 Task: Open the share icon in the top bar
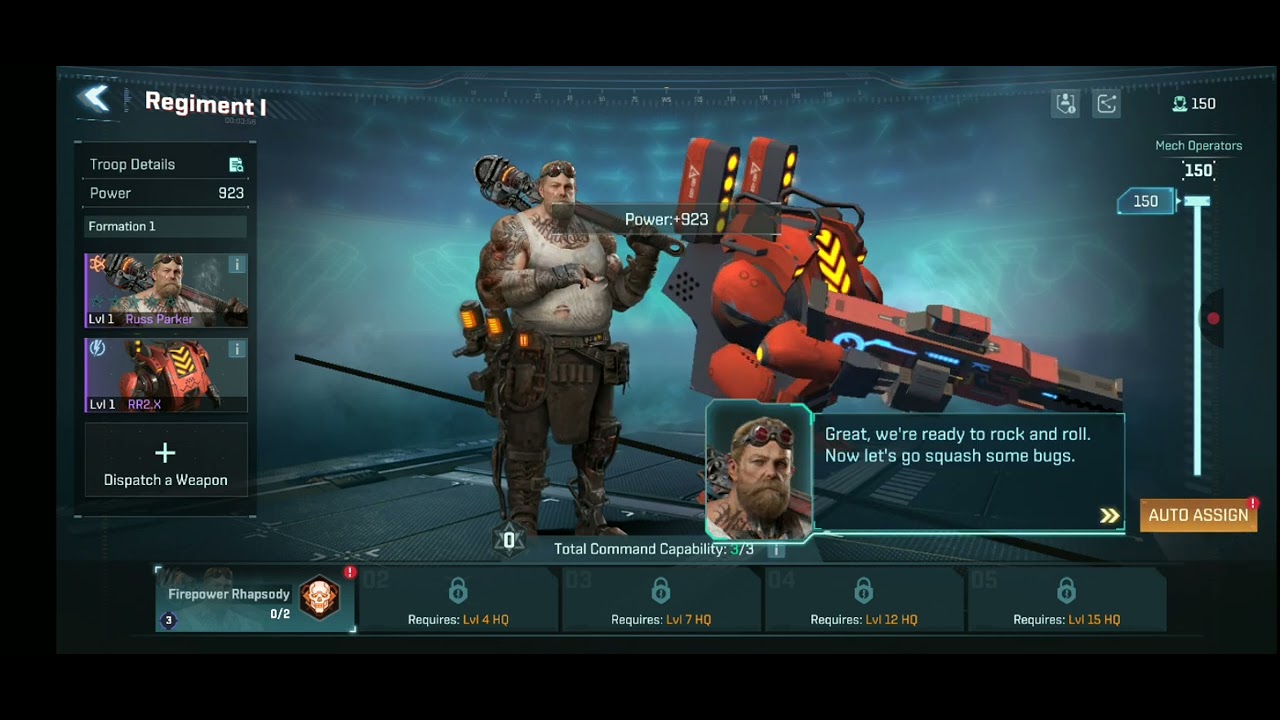click(1107, 104)
